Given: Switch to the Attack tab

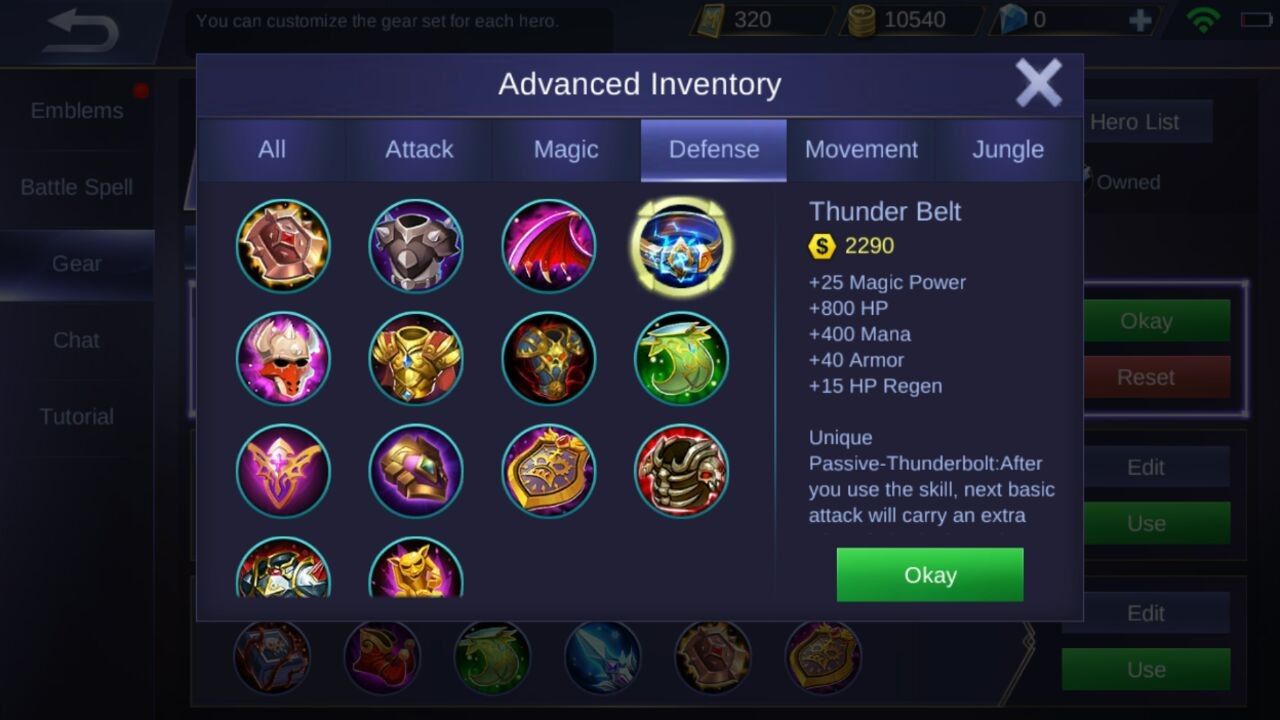Looking at the screenshot, I should click(x=419, y=149).
